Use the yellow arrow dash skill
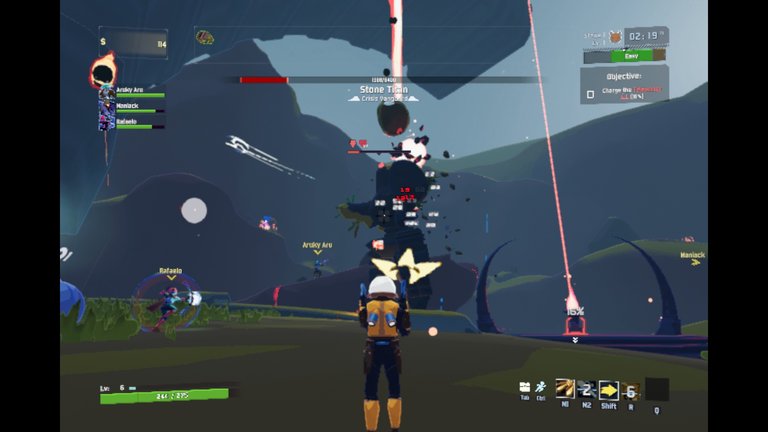The height and width of the screenshot is (432, 768). tap(608, 390)
